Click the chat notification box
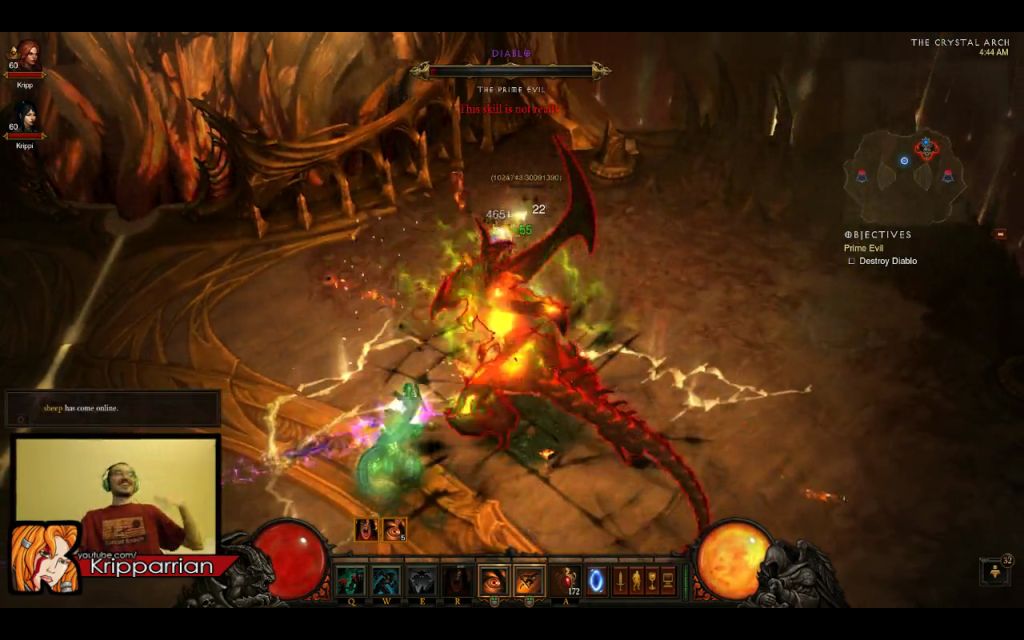Viewport: 1024px width, 640px height. pos(113,409)
